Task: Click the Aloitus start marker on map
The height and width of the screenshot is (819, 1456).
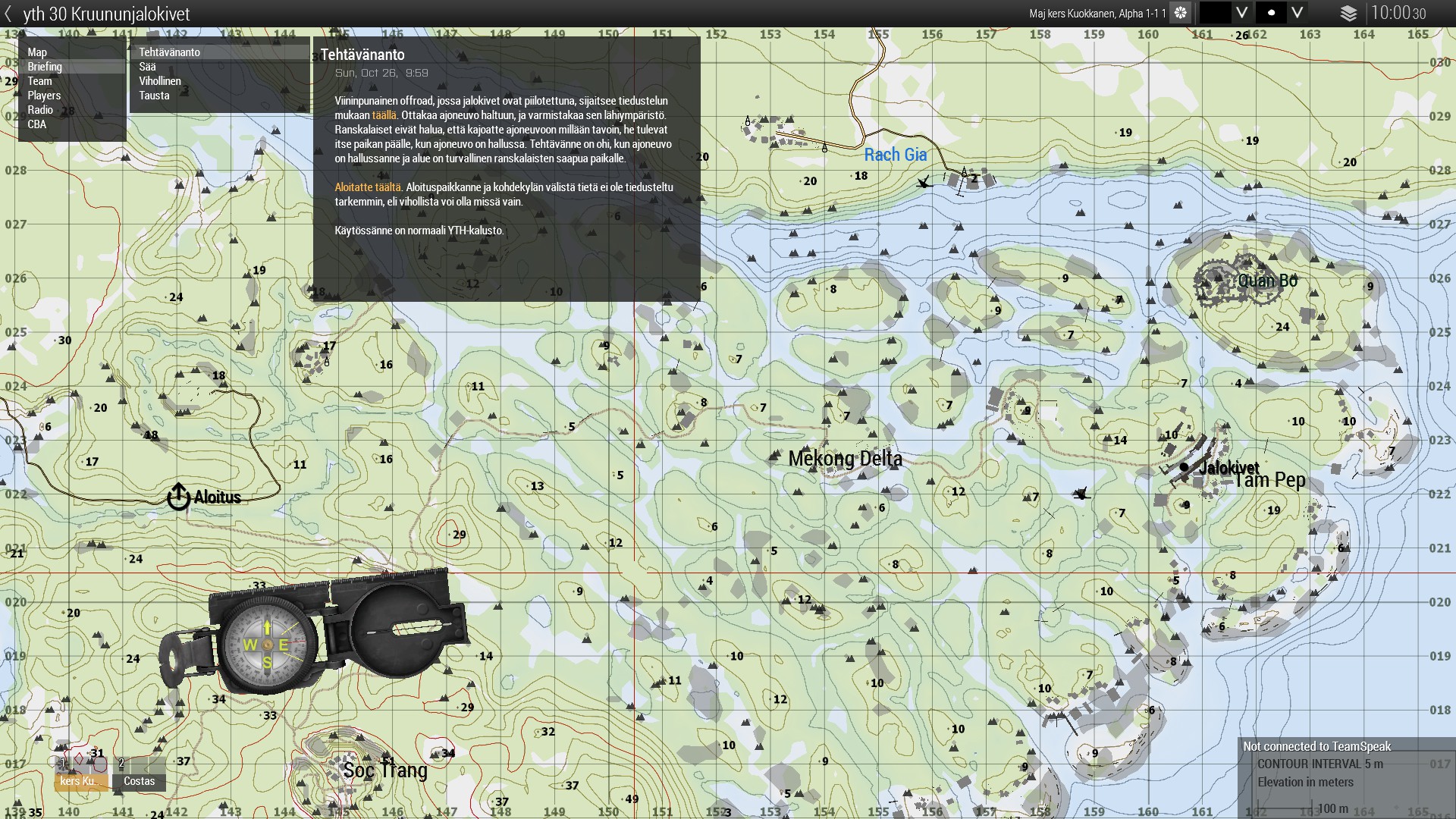Action: click(178, 497)
